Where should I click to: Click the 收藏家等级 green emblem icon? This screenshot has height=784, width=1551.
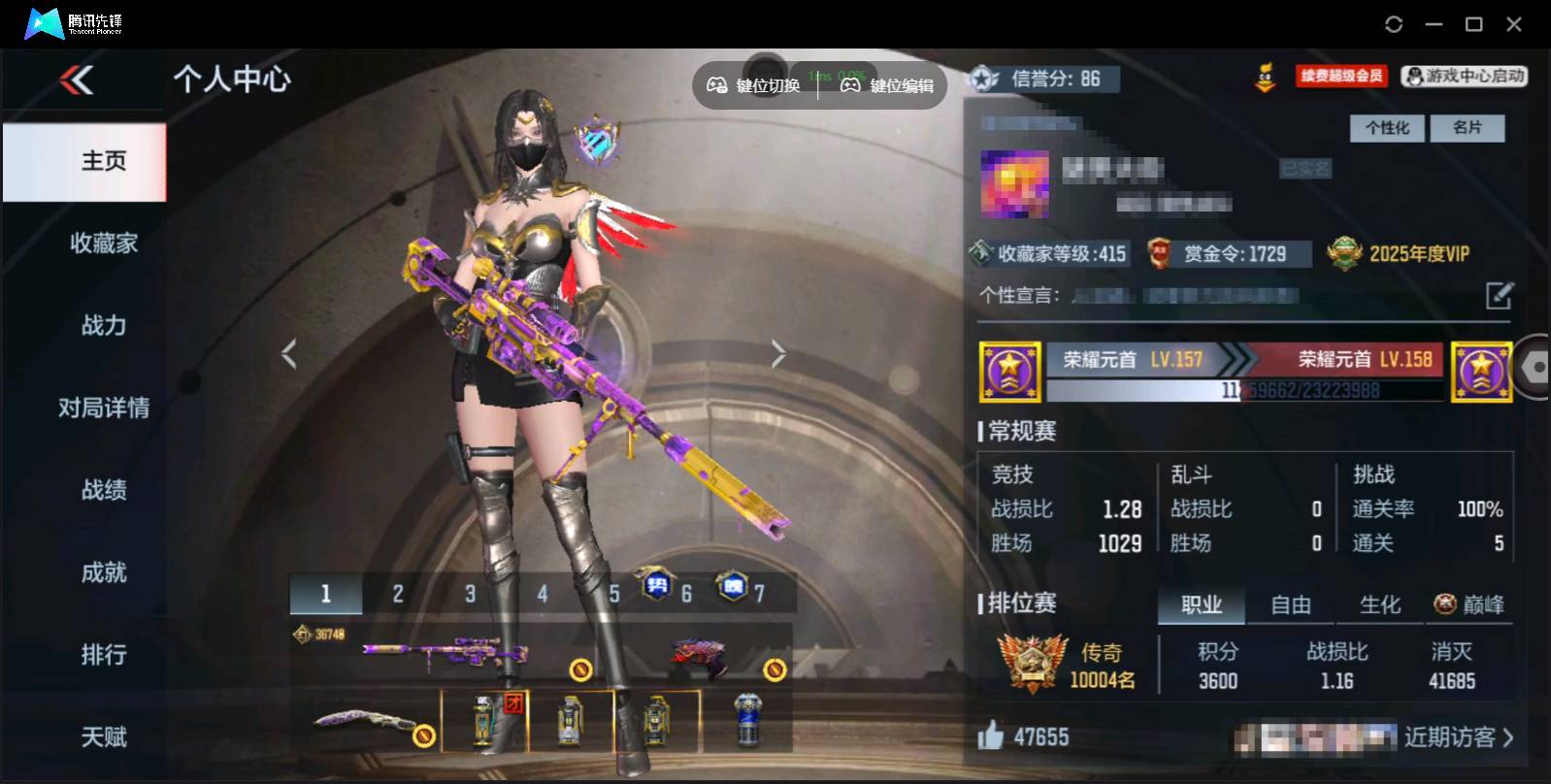point(979,253)
